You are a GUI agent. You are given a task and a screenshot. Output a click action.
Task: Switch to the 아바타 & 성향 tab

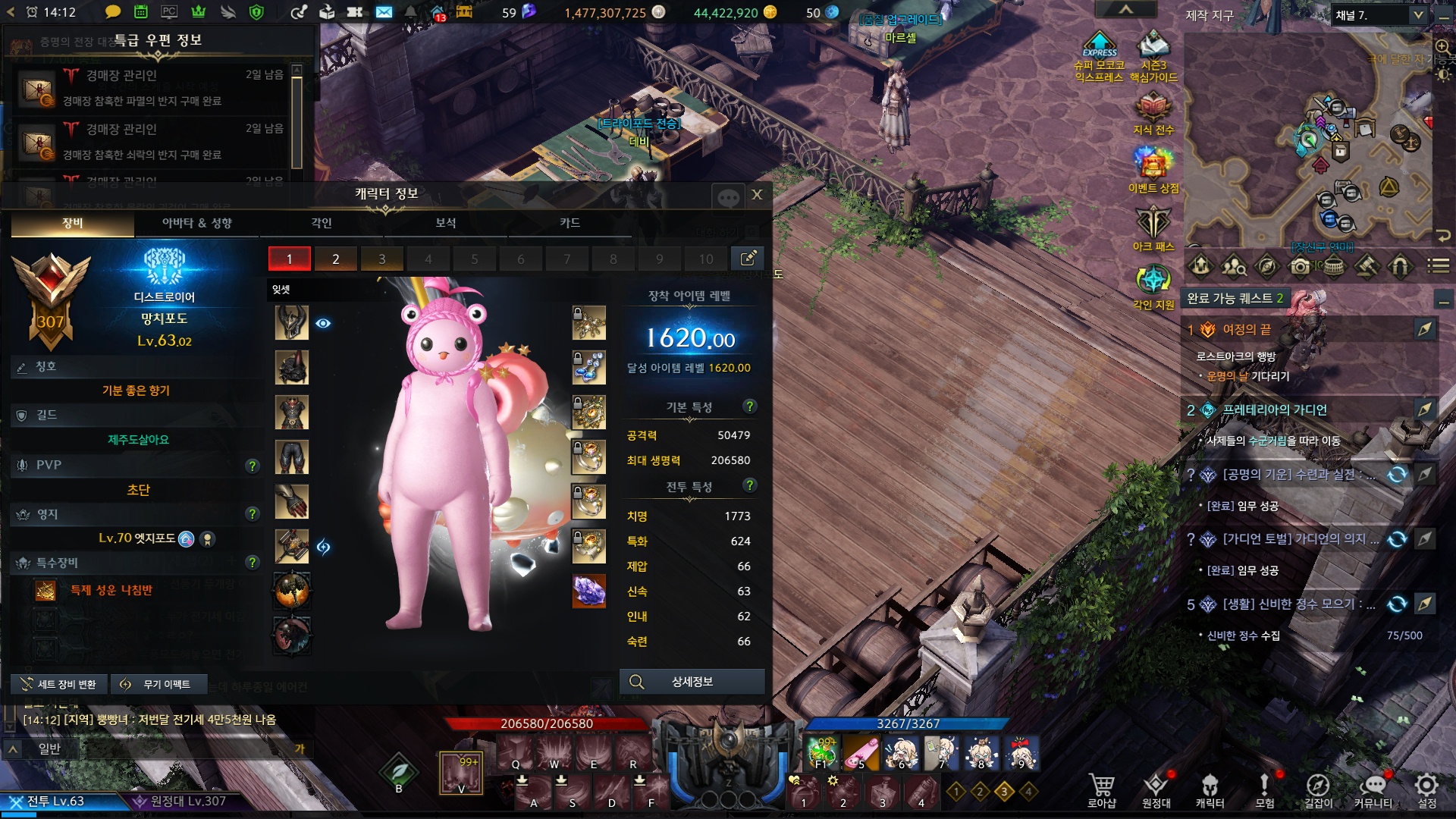point(197,223)
